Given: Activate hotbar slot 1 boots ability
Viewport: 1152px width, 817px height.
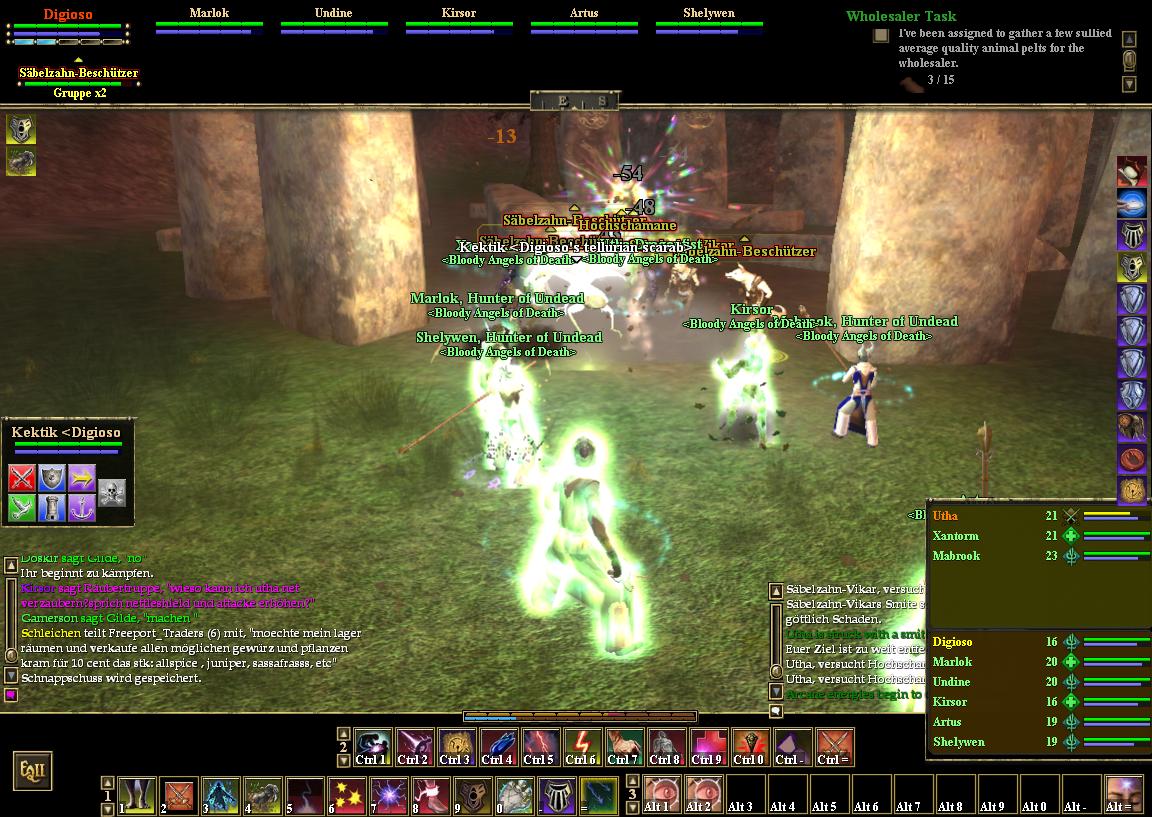Looking at the screenshot, I should coord(138,796).
